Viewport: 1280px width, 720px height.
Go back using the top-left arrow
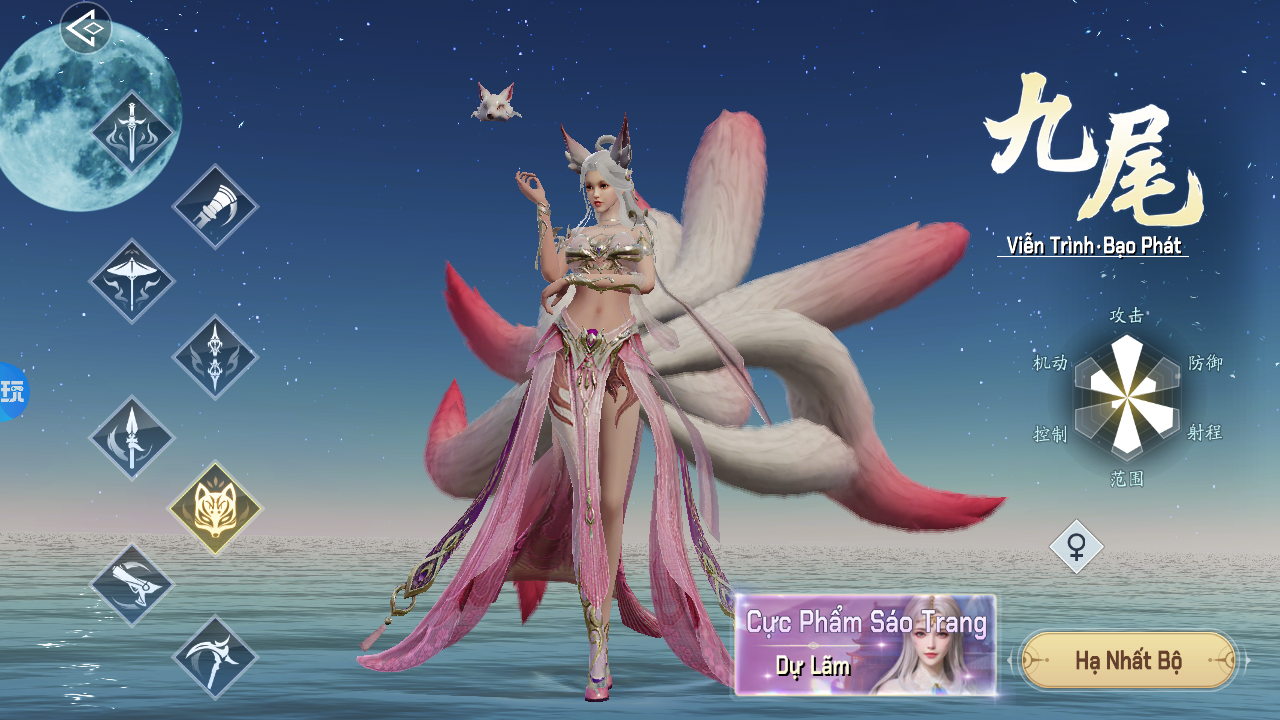(87, 28)
